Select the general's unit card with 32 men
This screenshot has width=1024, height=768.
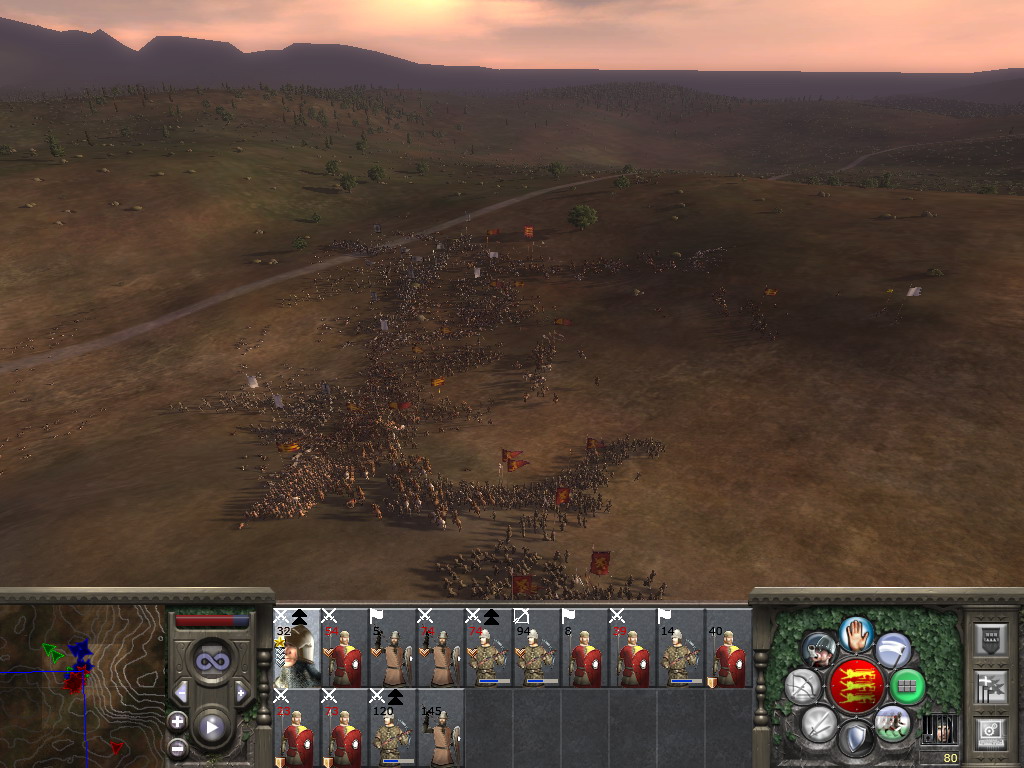pos(297,648)
